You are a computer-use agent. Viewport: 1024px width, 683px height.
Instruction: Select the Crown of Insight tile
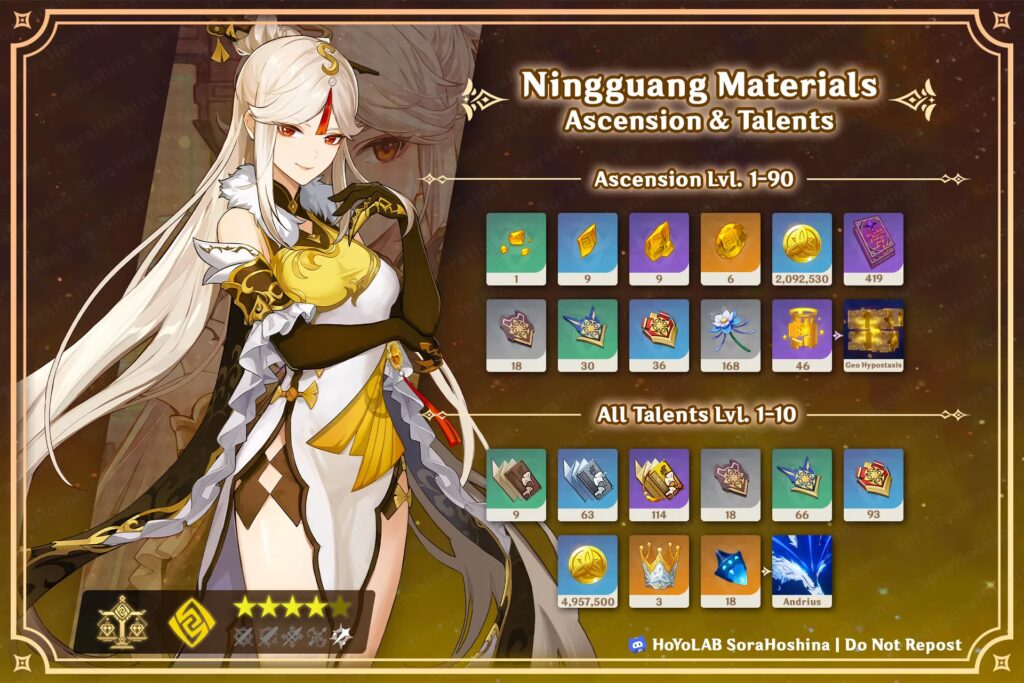659,571
